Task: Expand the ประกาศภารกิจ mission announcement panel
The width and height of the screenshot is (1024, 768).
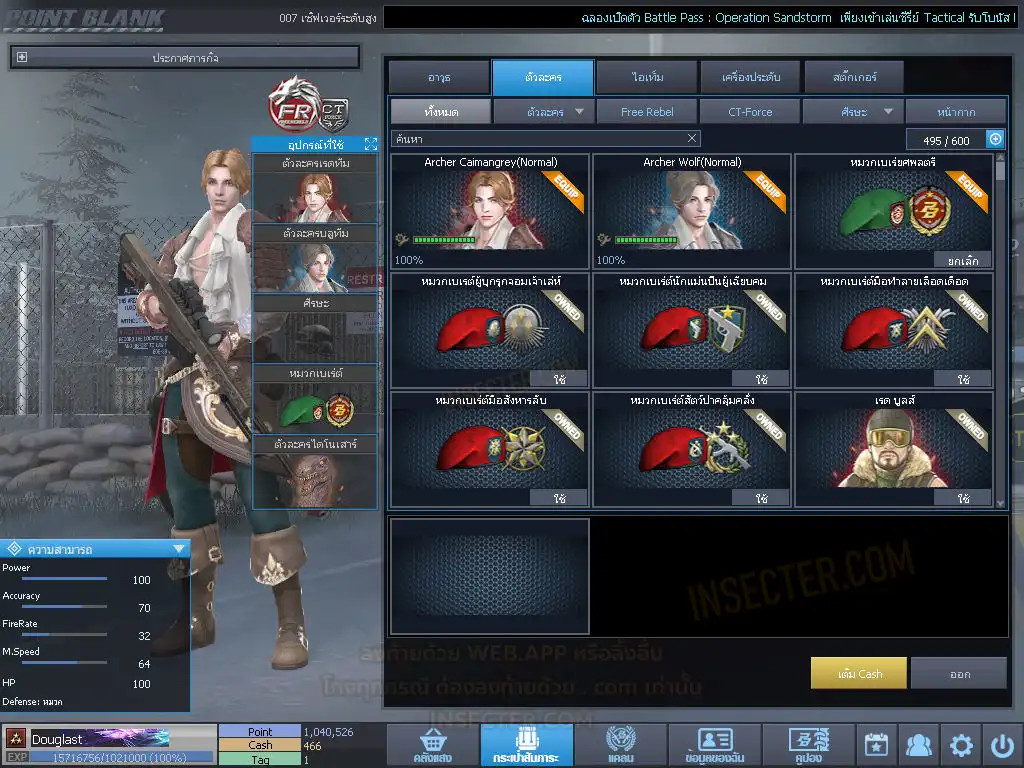Action: tap(22, 58)
